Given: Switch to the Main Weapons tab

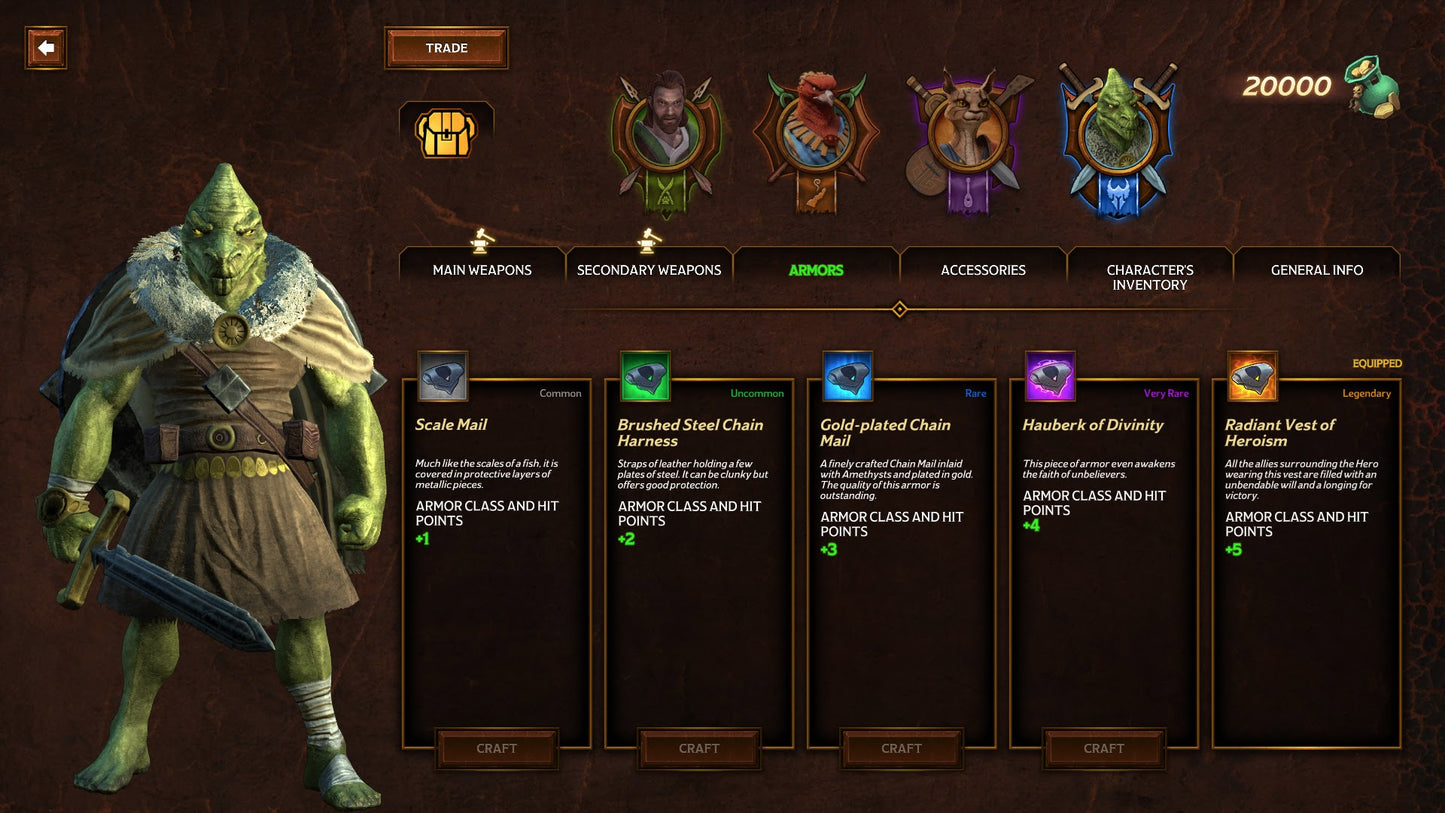Looking at the screenshot, I should pyautogui.click(x=482, y=270).
